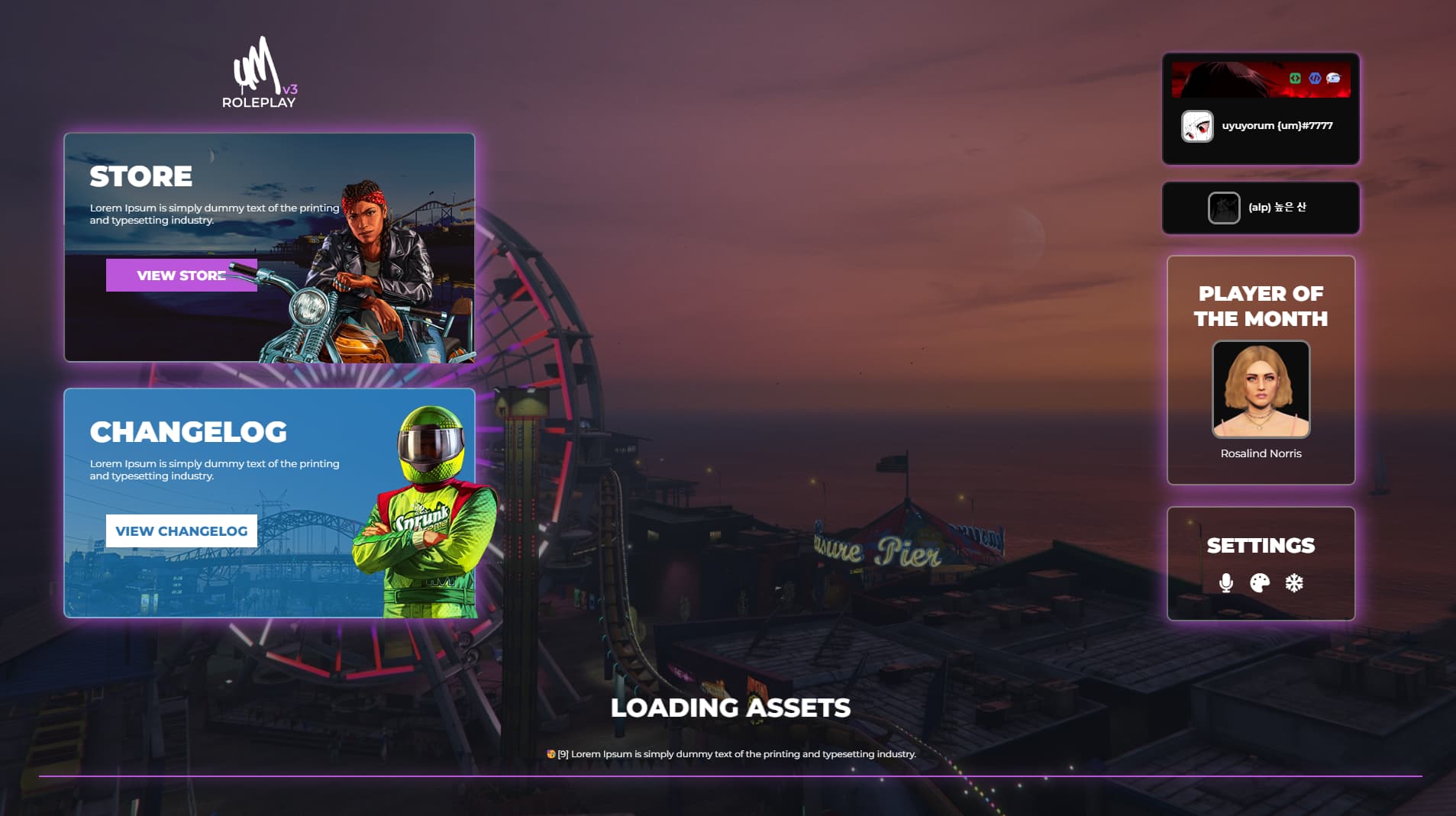Image resolution: width=1456 pixels, height=816 pixels.
Task: Click the green code badge on profile banner
Action: pyautogui.click(x=1294, y=77)
